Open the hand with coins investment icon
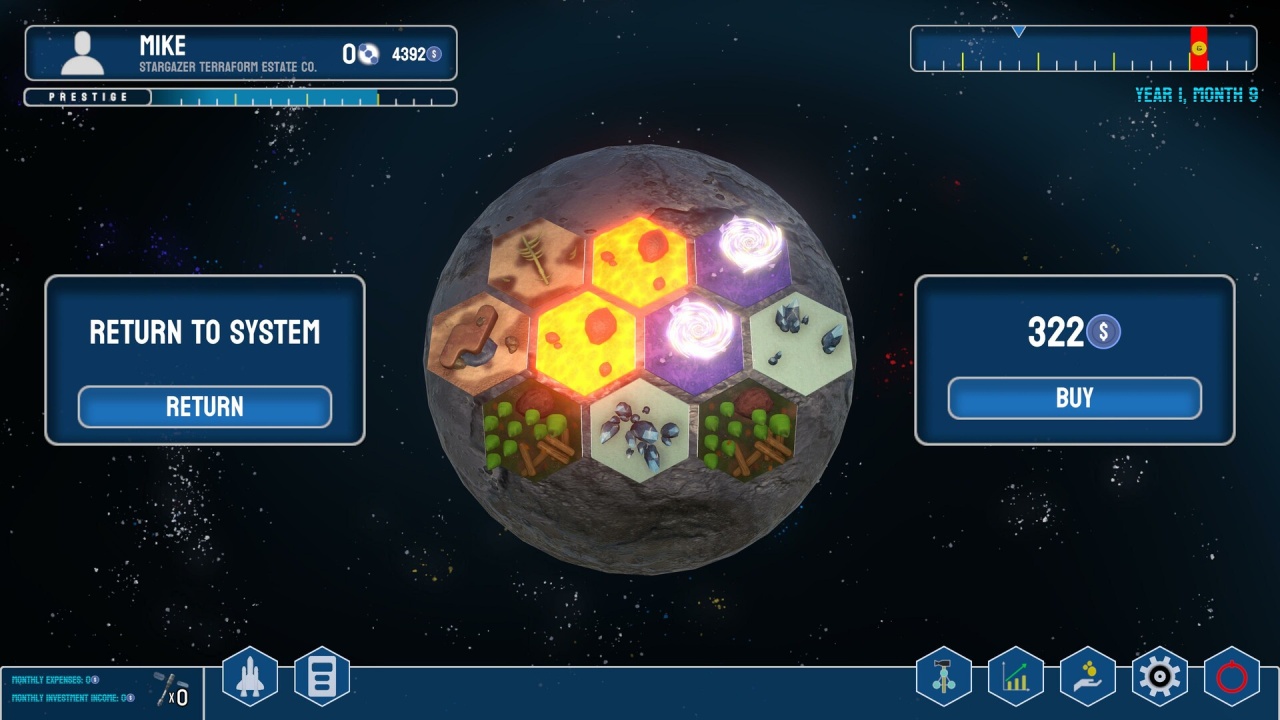Image resolution: width=1280 pixels, height=720 pixels. tap(1088, 677)
